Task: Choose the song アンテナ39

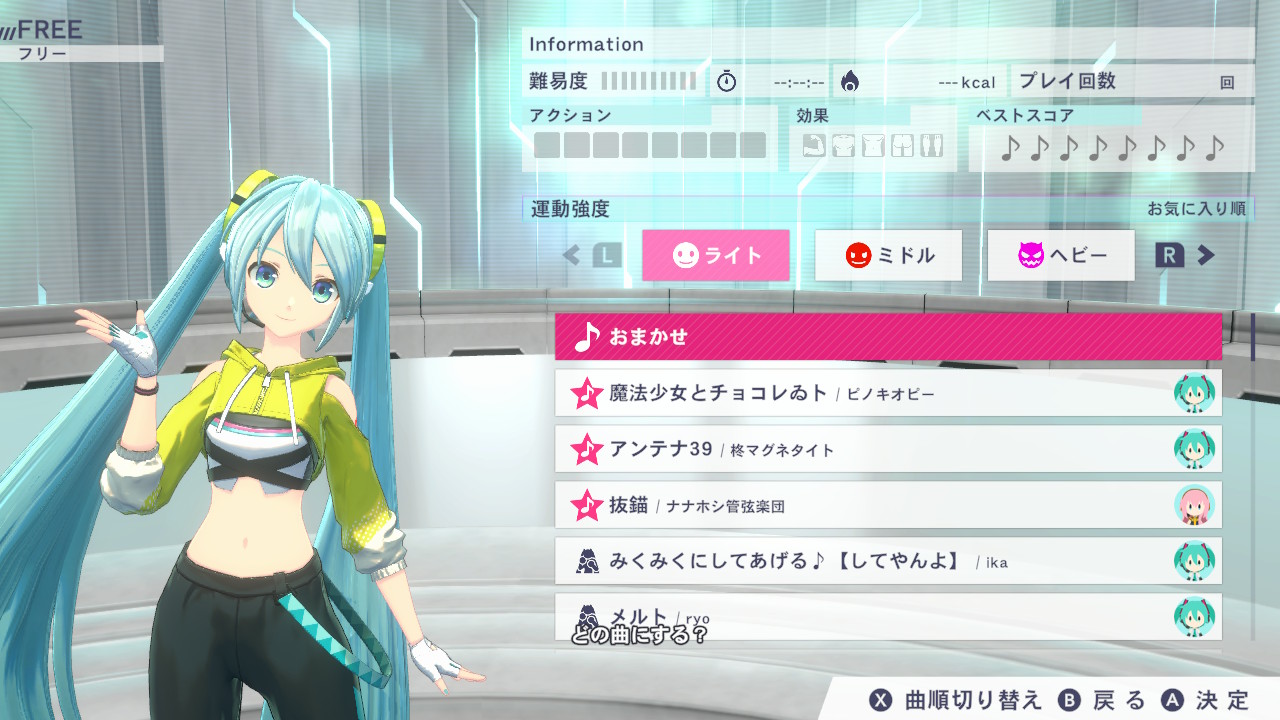Action: point(888,449)
